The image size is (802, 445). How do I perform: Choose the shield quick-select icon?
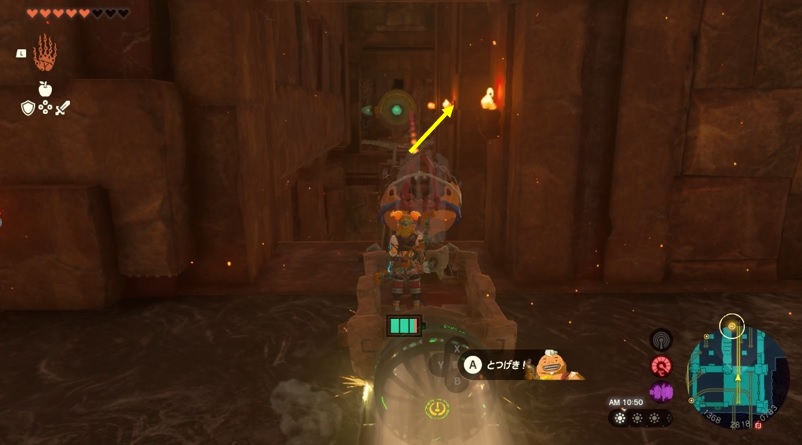point(28,107)
